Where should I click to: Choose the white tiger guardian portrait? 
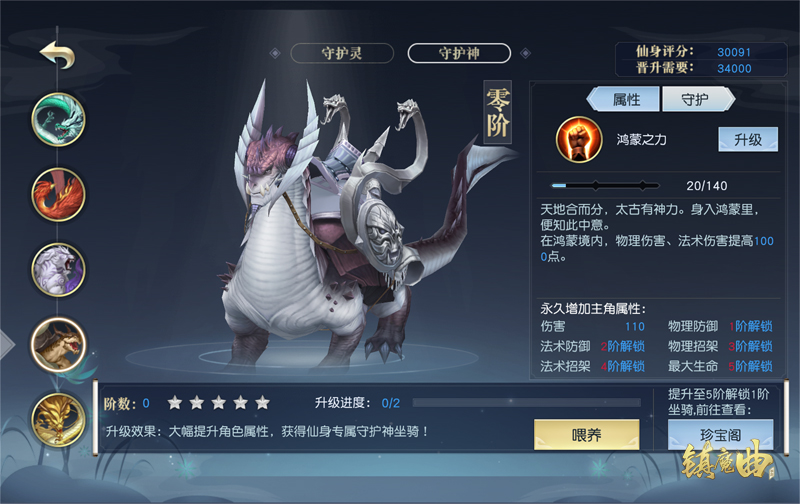click(58, 268)
